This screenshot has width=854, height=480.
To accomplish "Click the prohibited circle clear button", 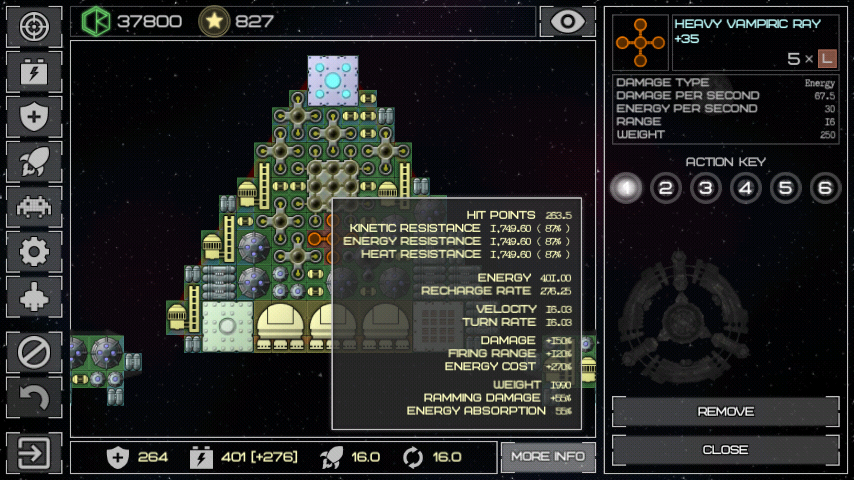I will [34, 353].
